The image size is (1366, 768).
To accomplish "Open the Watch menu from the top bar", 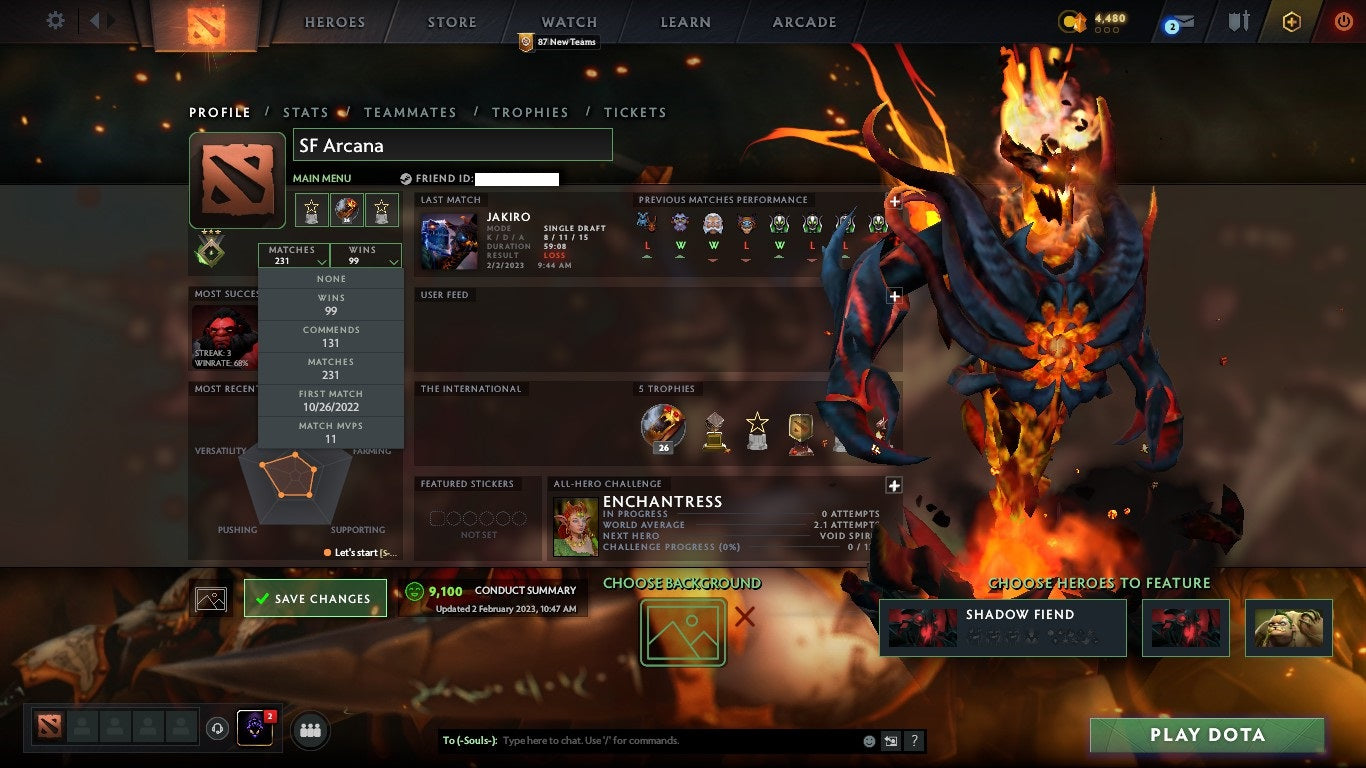I will pyautogui.click(x=568, y=21).
